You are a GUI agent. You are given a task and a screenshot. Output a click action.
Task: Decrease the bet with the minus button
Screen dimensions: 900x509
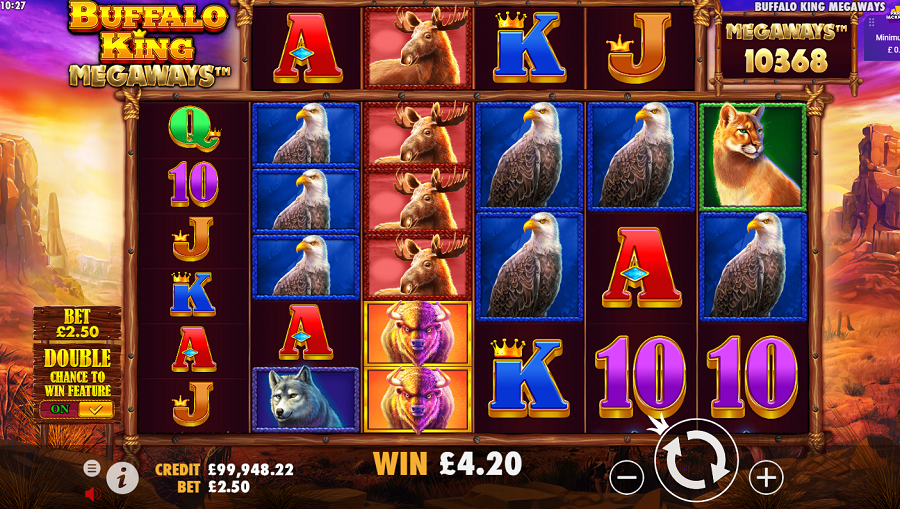pyautogui.click(x=627, y=479)
